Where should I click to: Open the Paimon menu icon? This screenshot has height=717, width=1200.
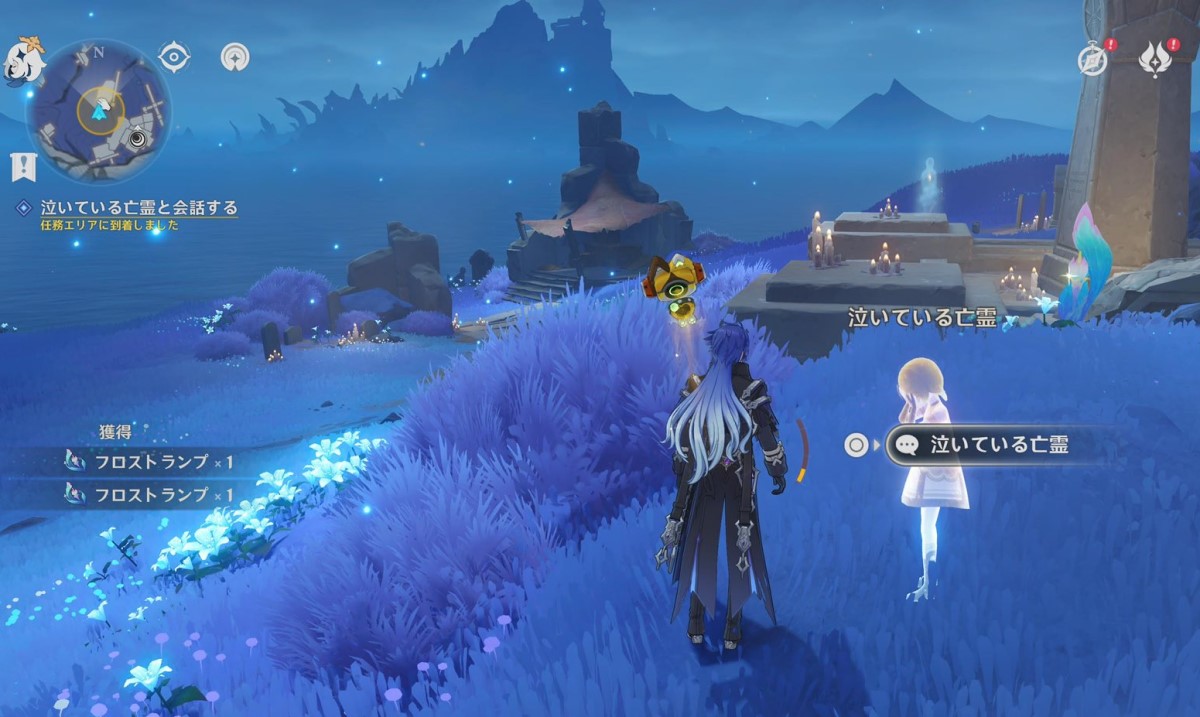tap(22, 60)
